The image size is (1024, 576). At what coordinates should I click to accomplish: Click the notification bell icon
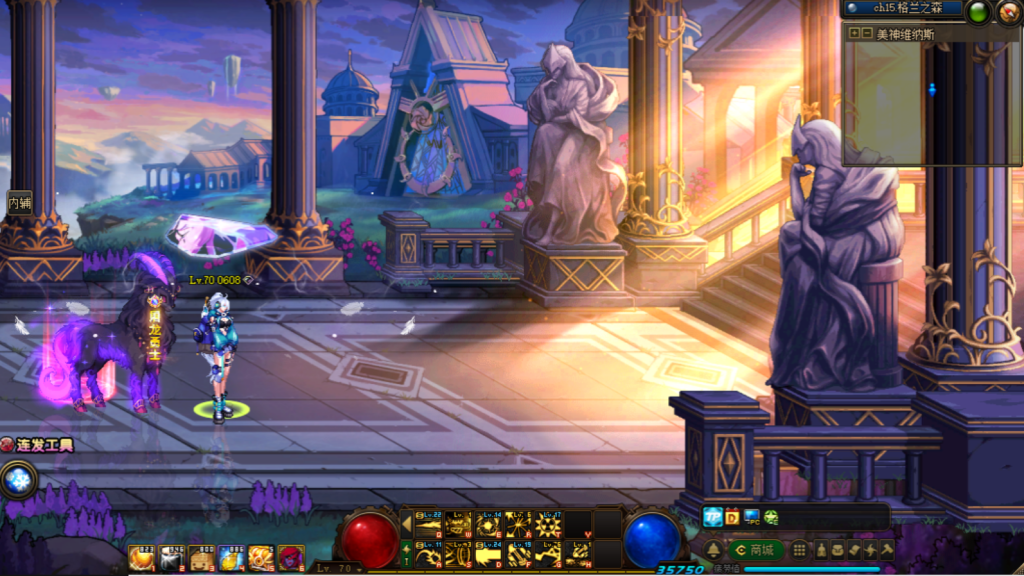click(713, 550)
